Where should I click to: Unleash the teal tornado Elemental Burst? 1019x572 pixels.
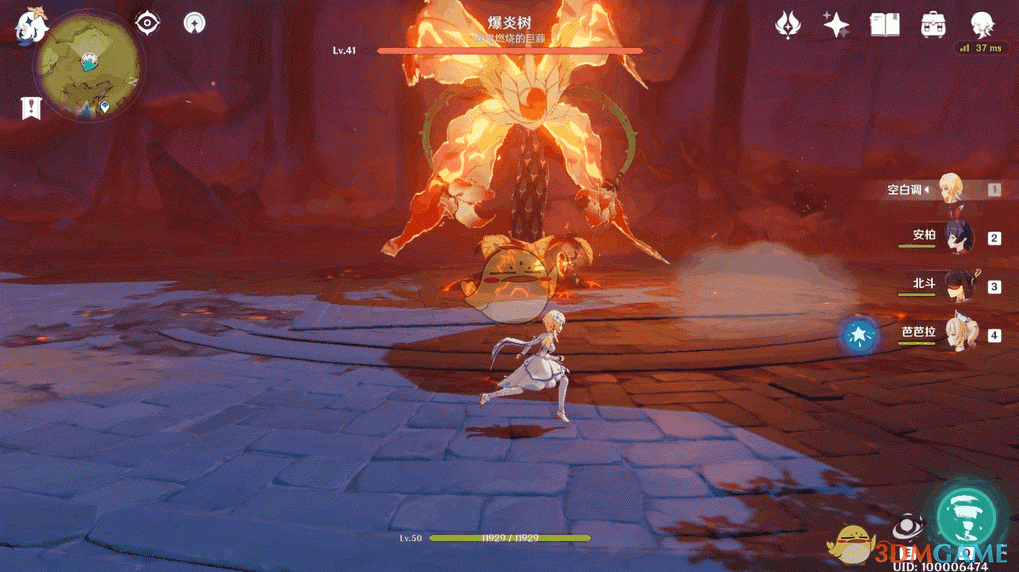point(967,514)
